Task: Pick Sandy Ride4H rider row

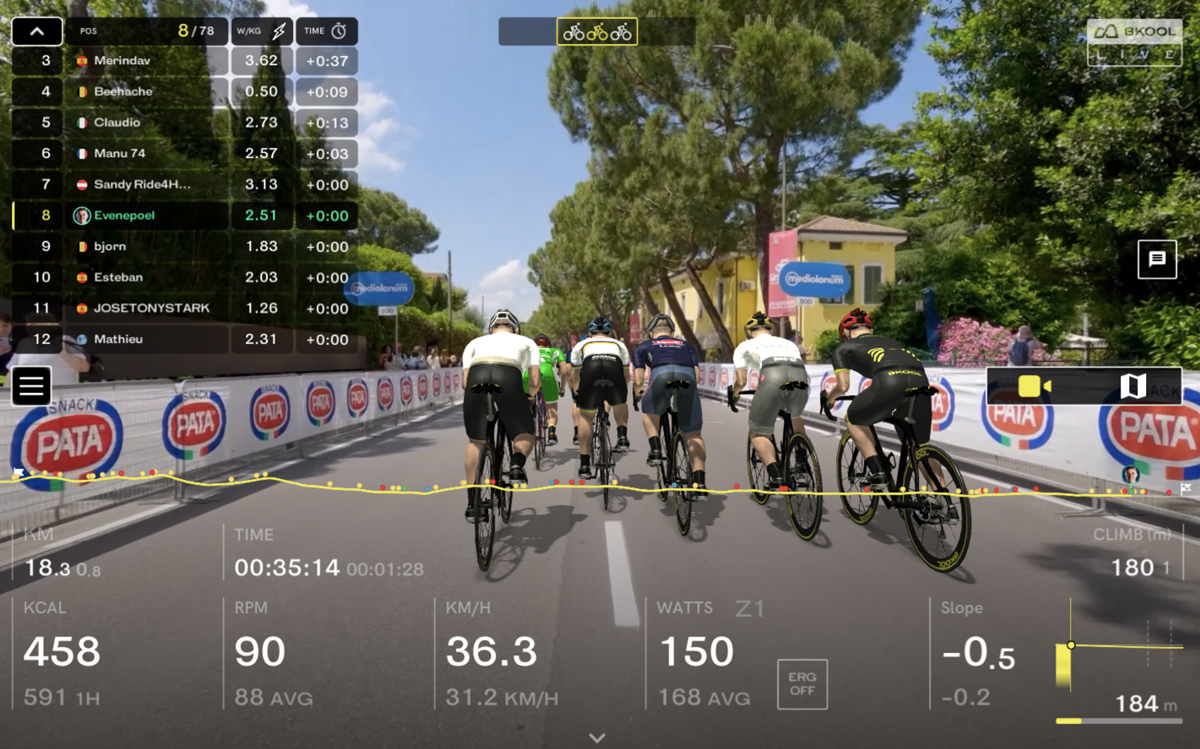Action: click(150, 185)
